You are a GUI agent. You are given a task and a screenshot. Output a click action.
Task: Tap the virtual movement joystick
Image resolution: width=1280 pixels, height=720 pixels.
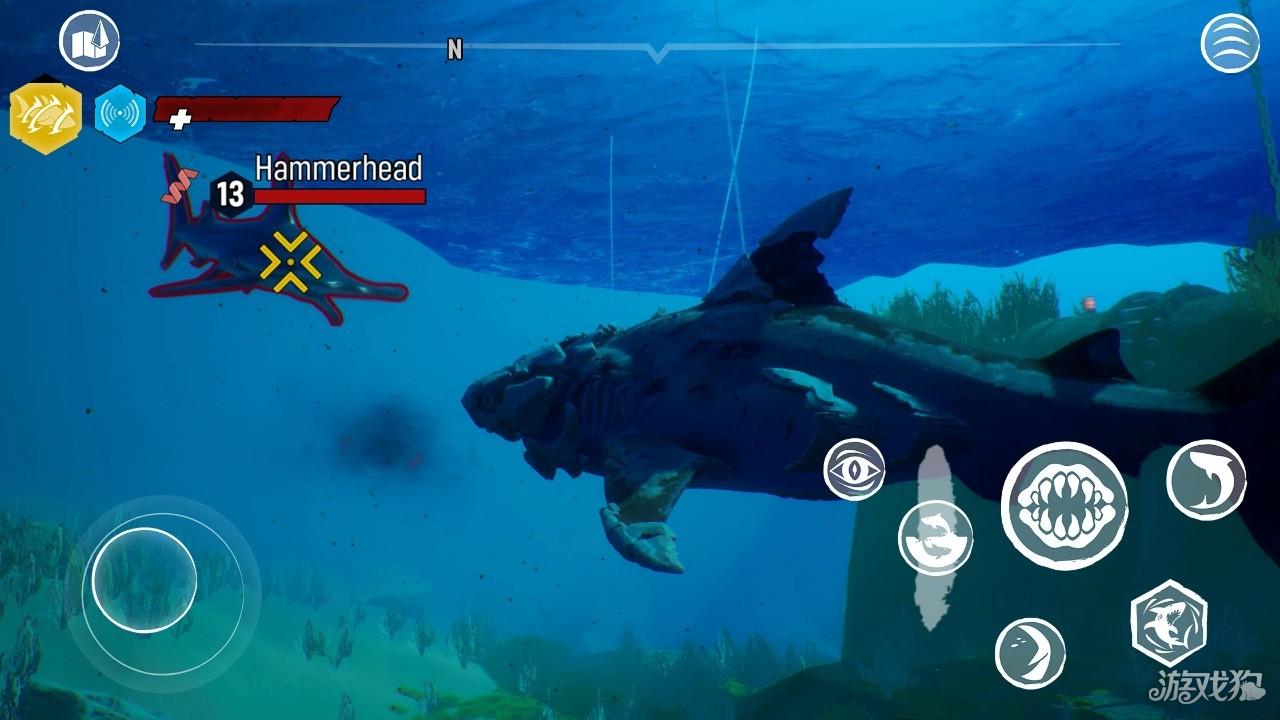[x=145, y=580]
